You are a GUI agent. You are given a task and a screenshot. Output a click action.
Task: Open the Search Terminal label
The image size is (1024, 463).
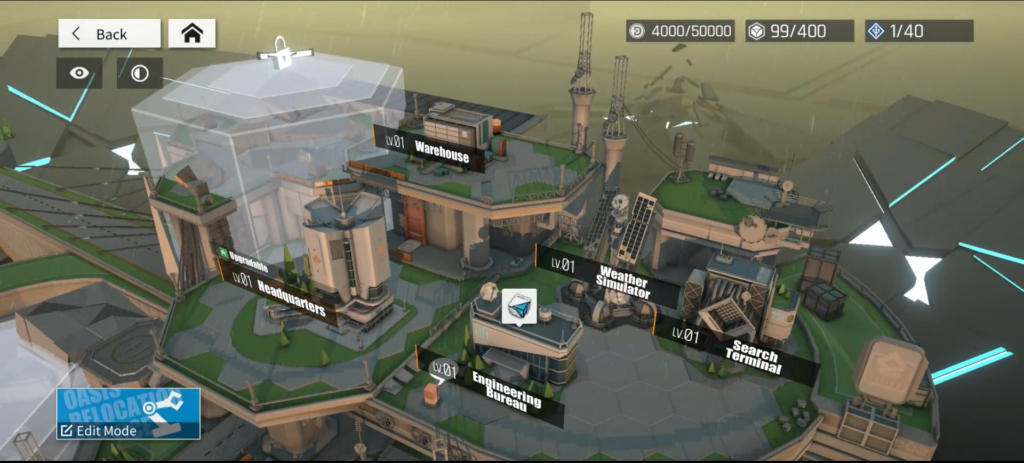pyautogui.click(x=740, y=350)
